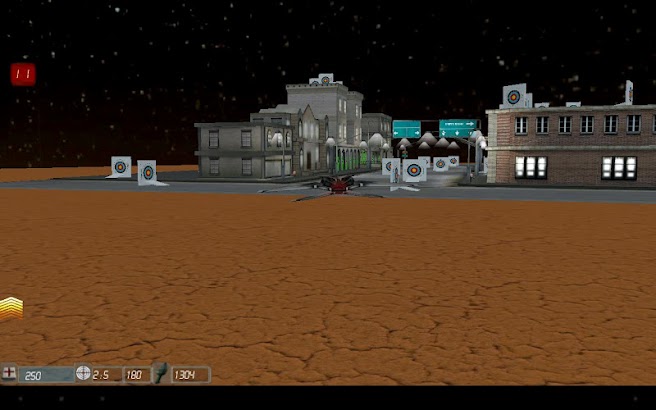Select the red cross health icon
The width and height of the screenshot is (656, 410).
coord(10,374)
